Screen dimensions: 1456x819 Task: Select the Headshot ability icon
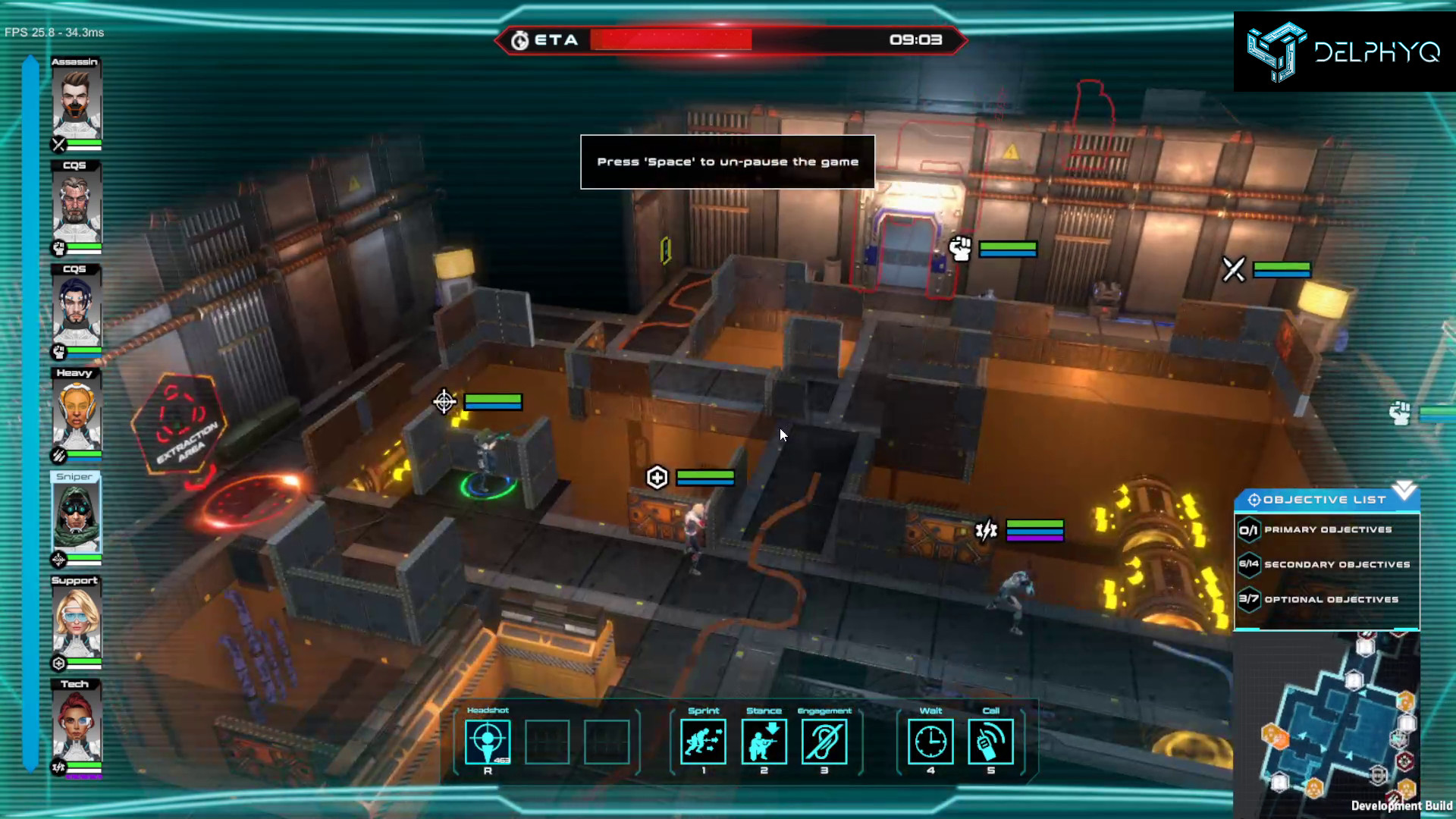click(486, 742)
